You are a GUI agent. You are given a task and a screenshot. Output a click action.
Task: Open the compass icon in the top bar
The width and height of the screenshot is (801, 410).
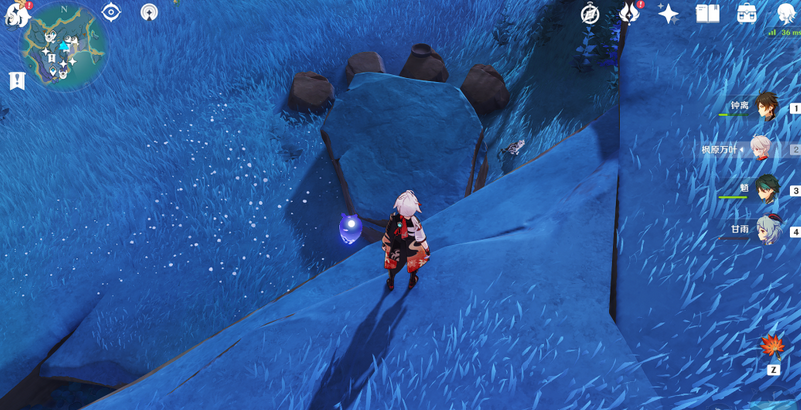coord(591,14)
